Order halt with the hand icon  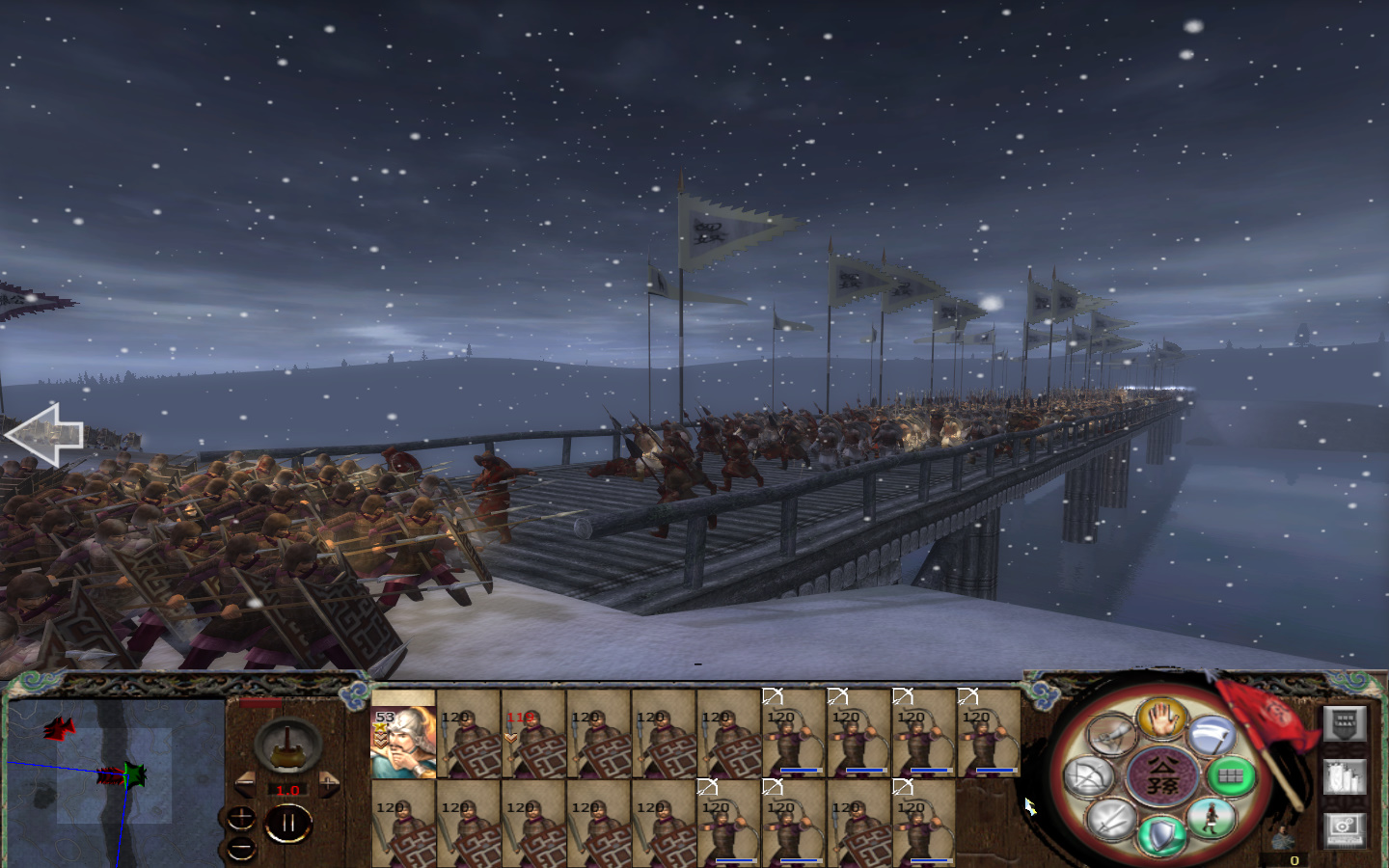1161,722
